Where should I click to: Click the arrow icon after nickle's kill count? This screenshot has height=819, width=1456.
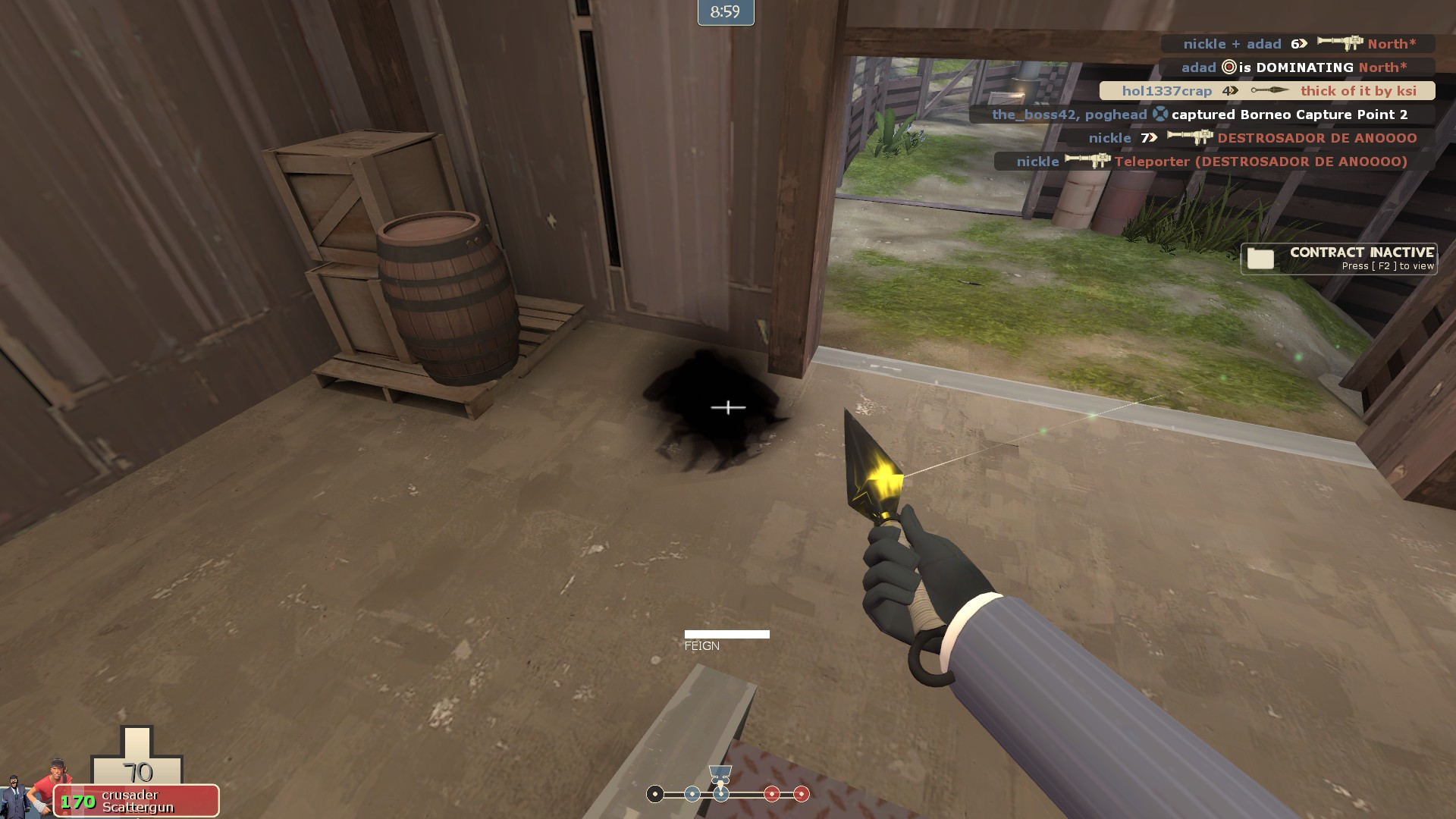pyautogui.click(x=1152, y=138)
